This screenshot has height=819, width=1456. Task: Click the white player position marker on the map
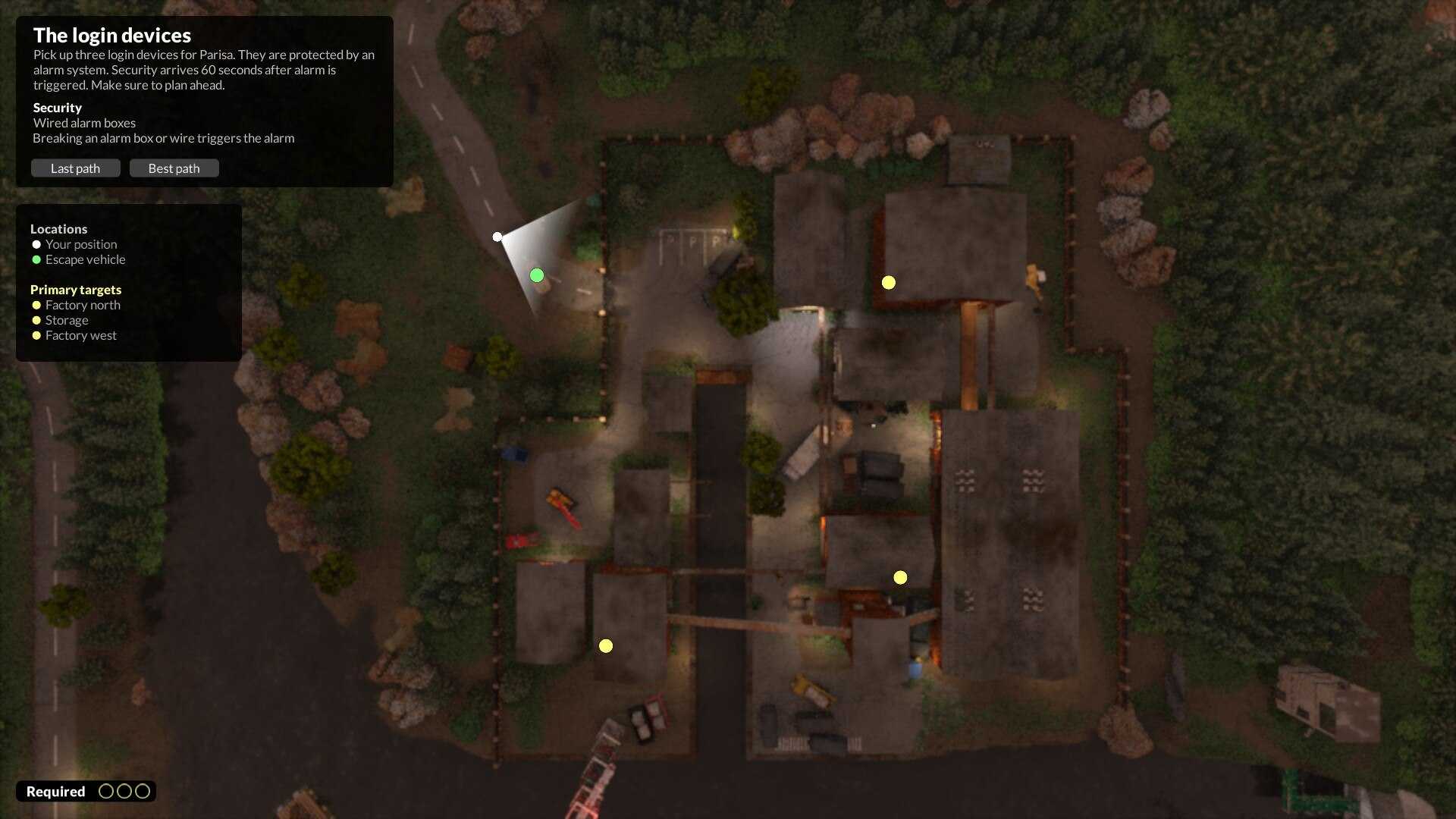click(497, 237)
